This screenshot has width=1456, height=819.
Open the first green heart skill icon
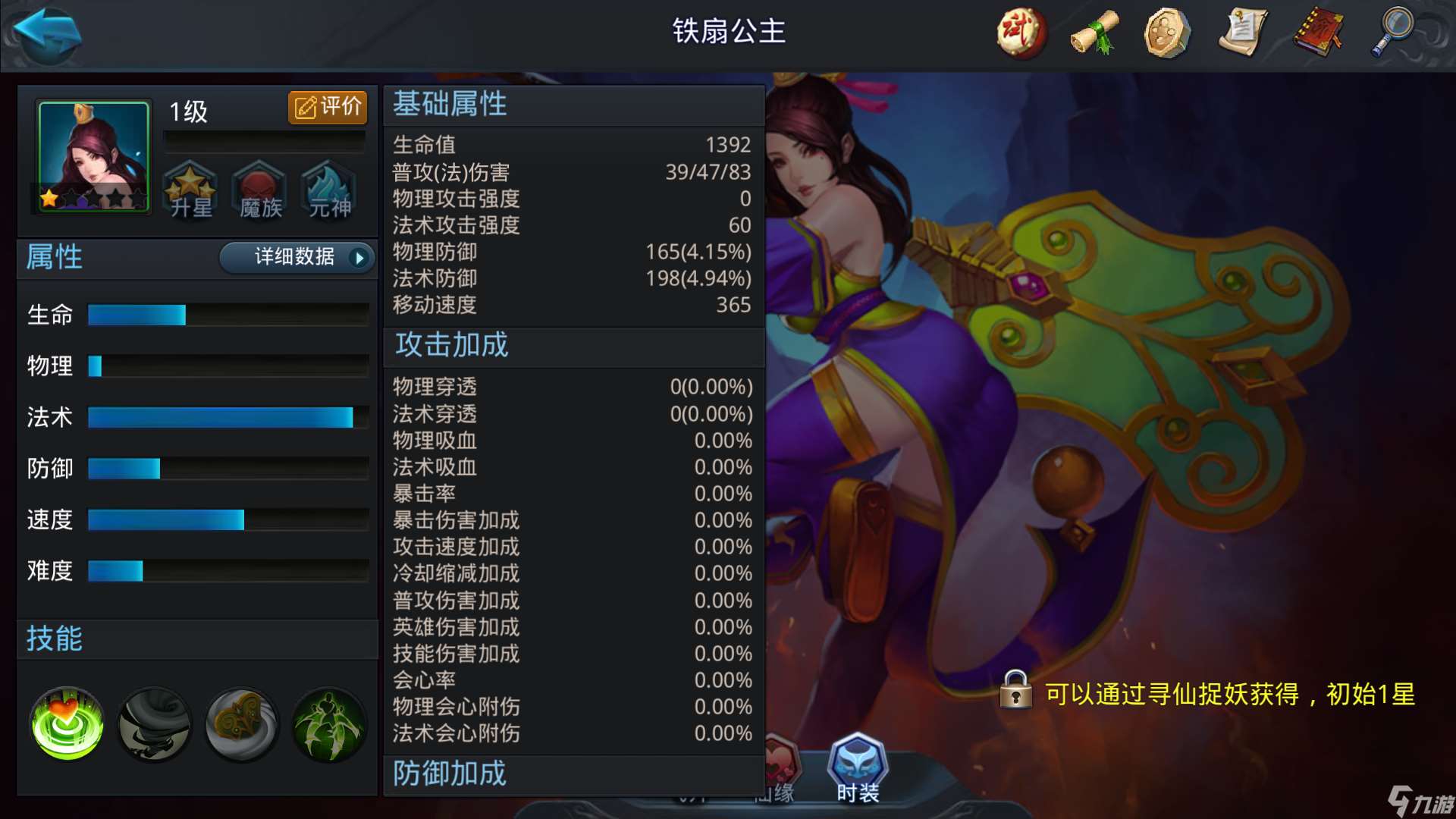[x=65, y=723]
